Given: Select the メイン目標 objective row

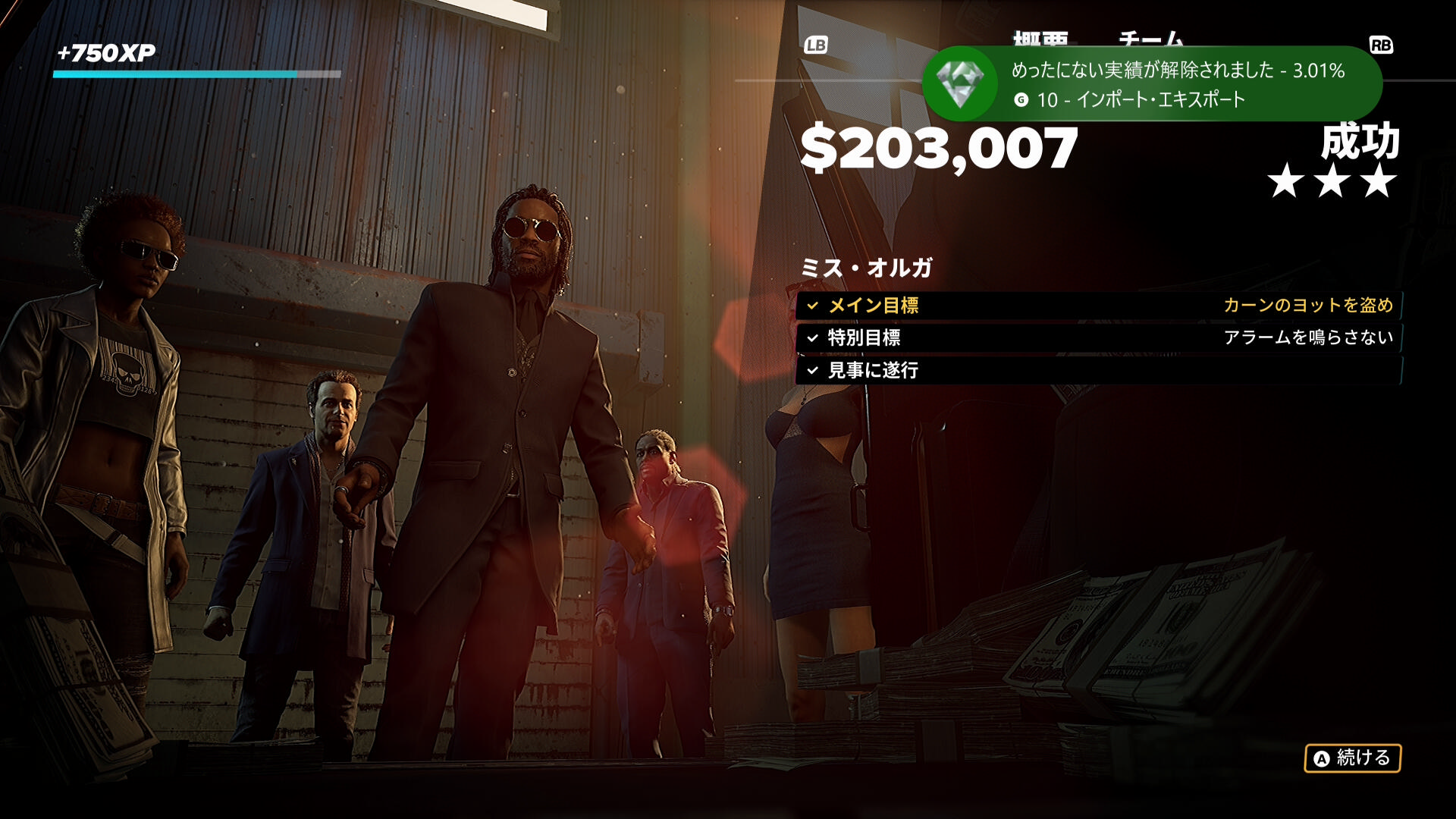Looking at the screenshot, I should 1098,306.
